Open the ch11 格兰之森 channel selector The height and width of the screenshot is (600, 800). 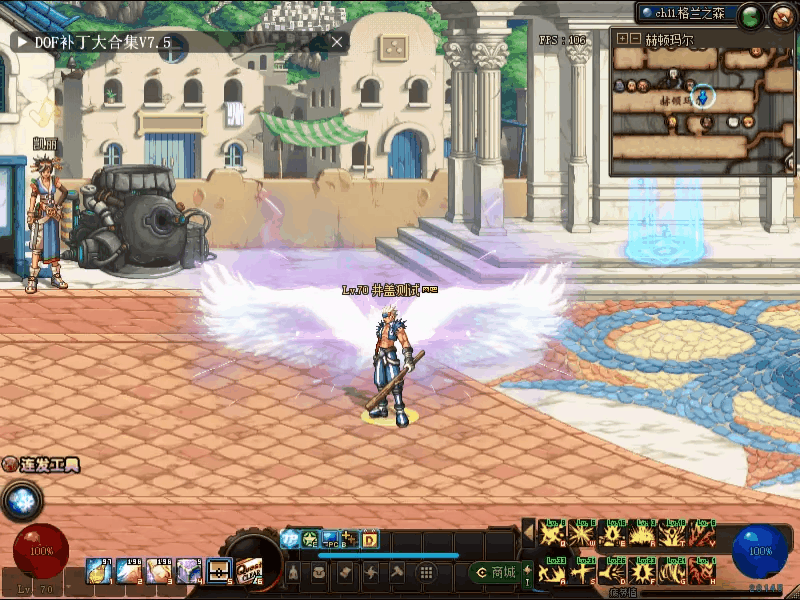click(688, 13)
